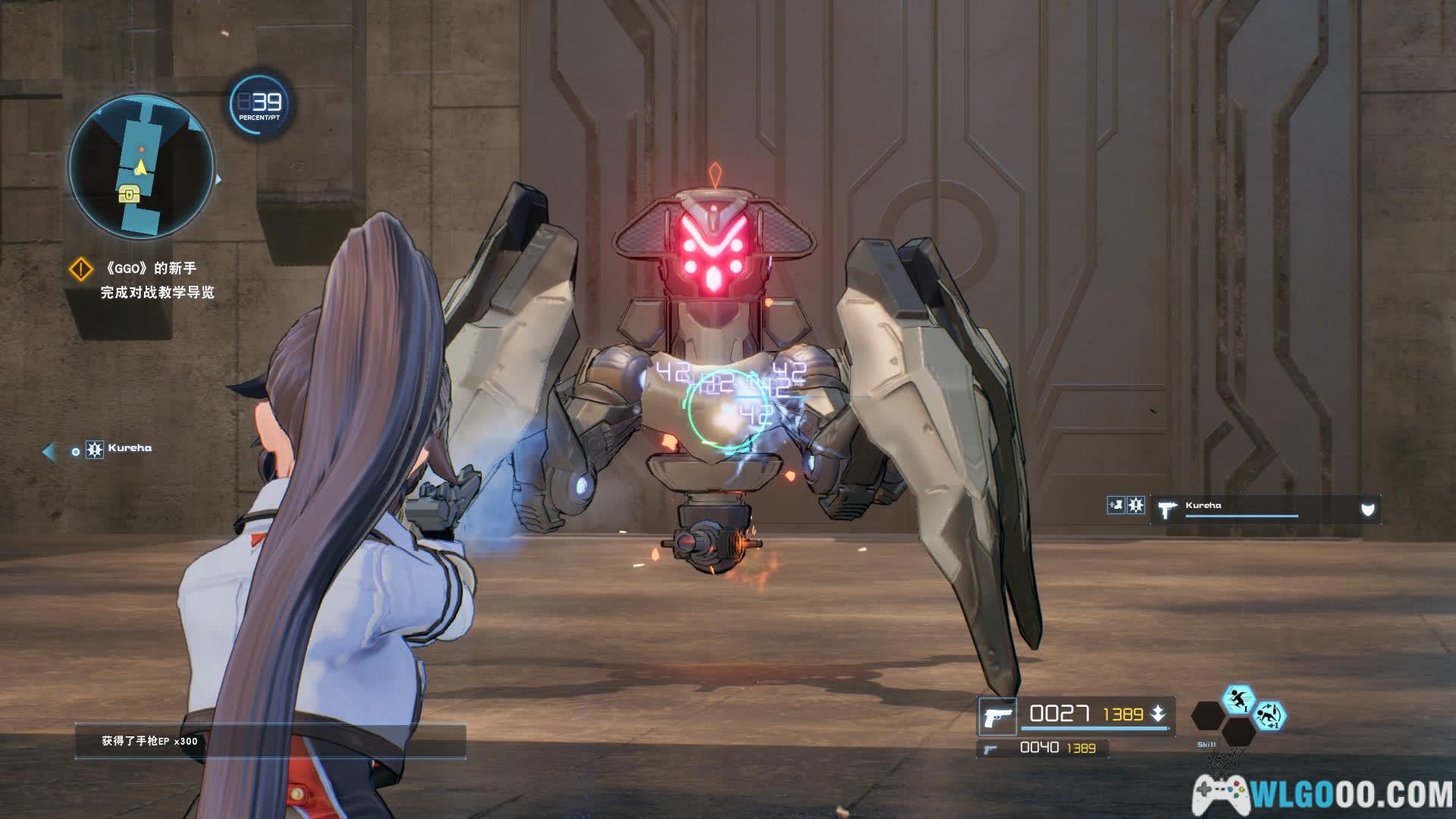This screenshot has height=819, width=1456.
Task: Activate the reload roll skill hexagon
Action: coord(1269,715)
